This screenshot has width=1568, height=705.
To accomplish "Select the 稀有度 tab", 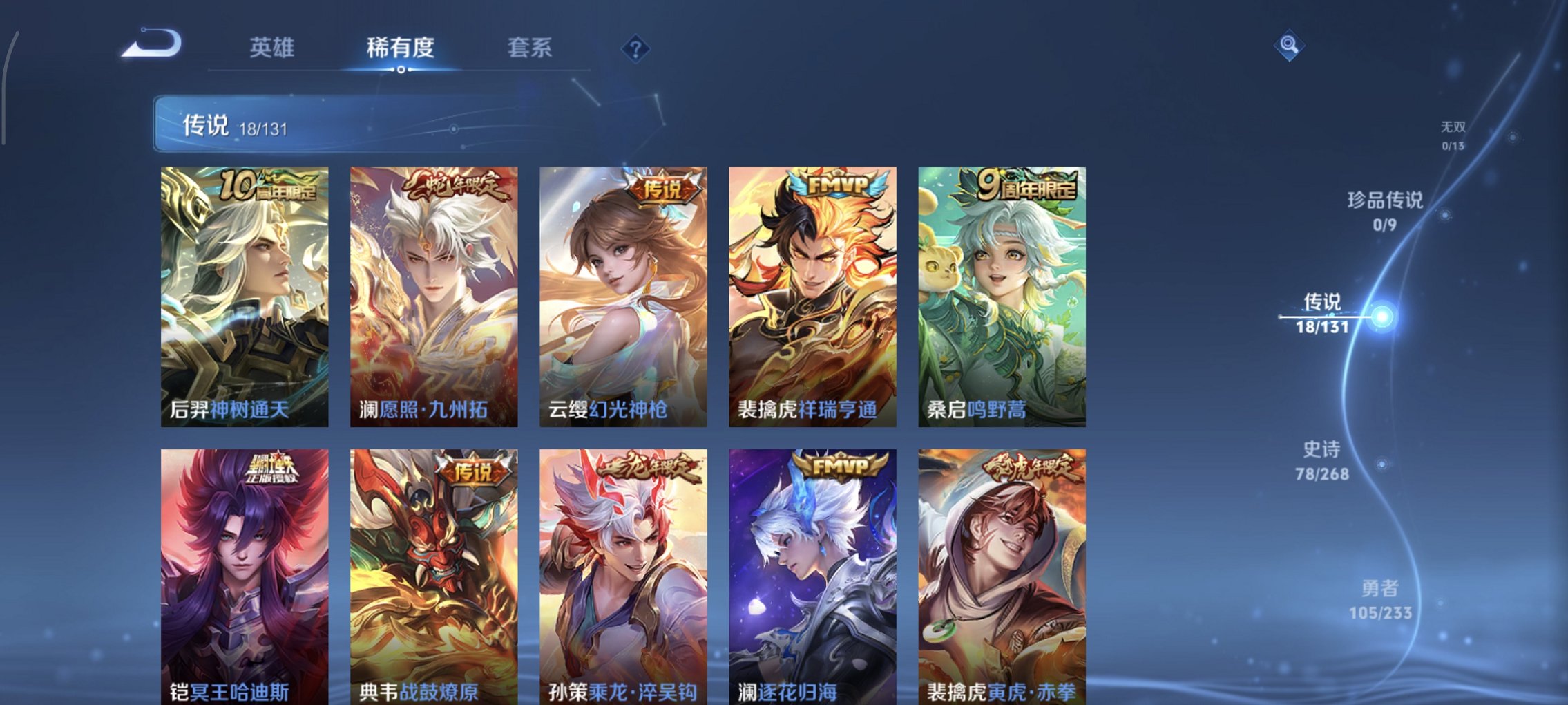I will pyautogui.click(x=401, y=48).
